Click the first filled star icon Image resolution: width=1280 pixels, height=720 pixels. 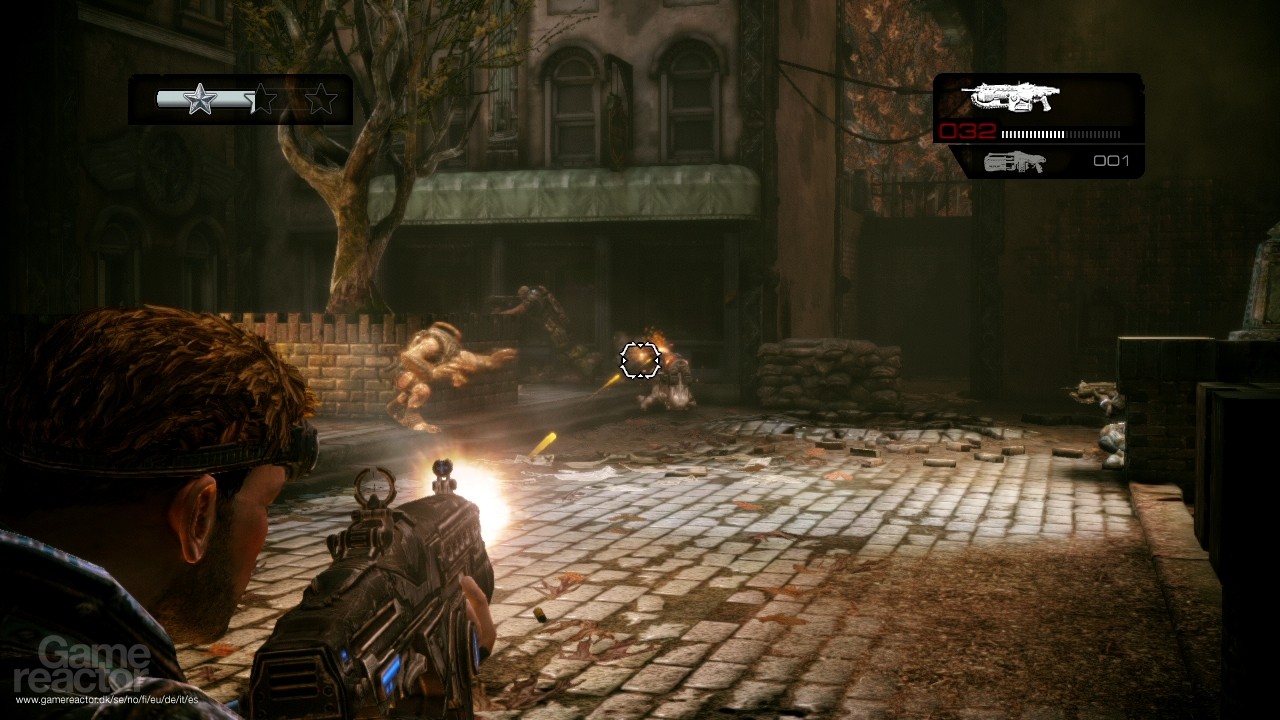click(x=200, y=99)
